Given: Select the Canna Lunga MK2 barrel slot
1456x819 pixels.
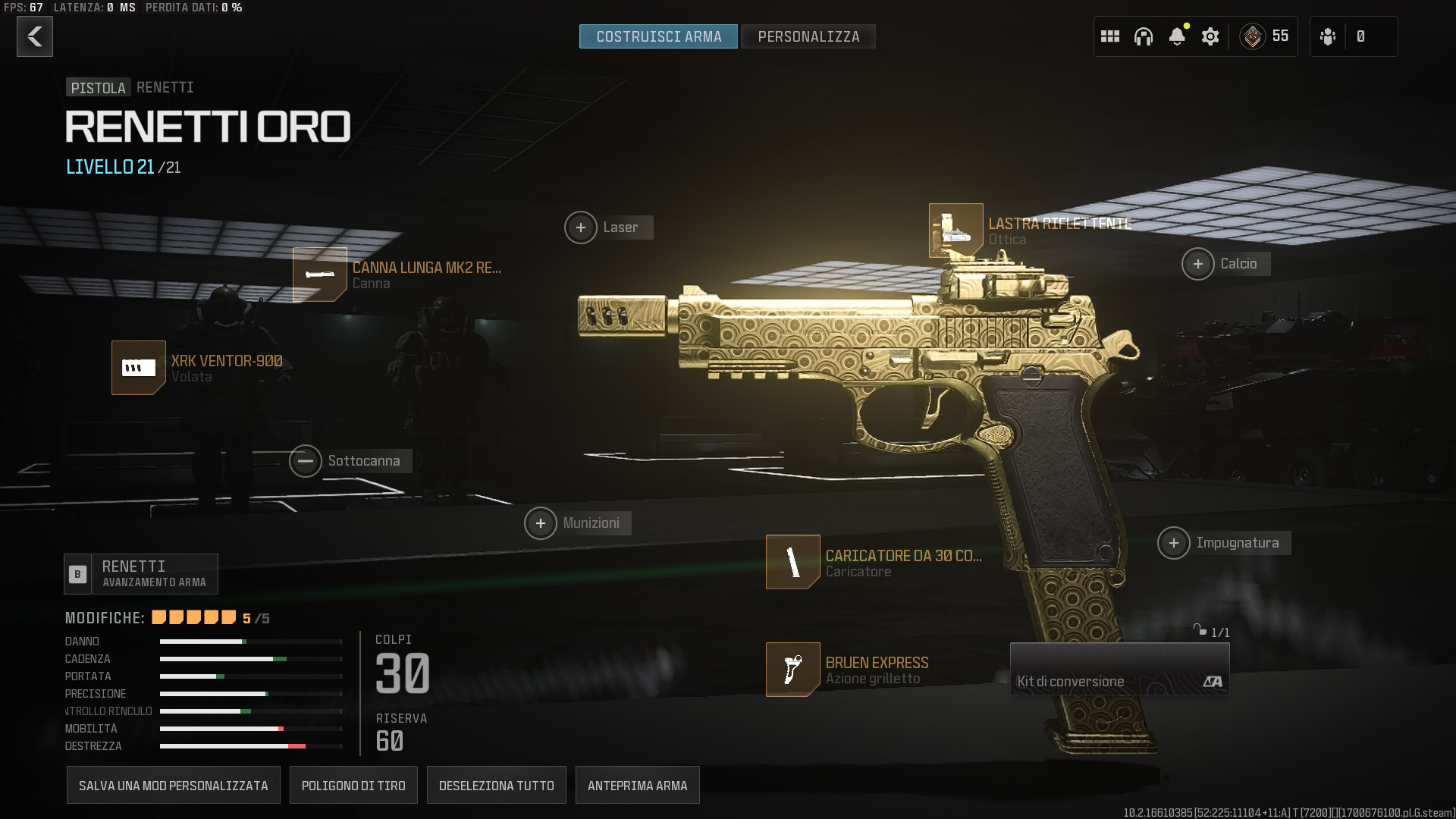Looking at the screenshot, I should tap(320, 275).
